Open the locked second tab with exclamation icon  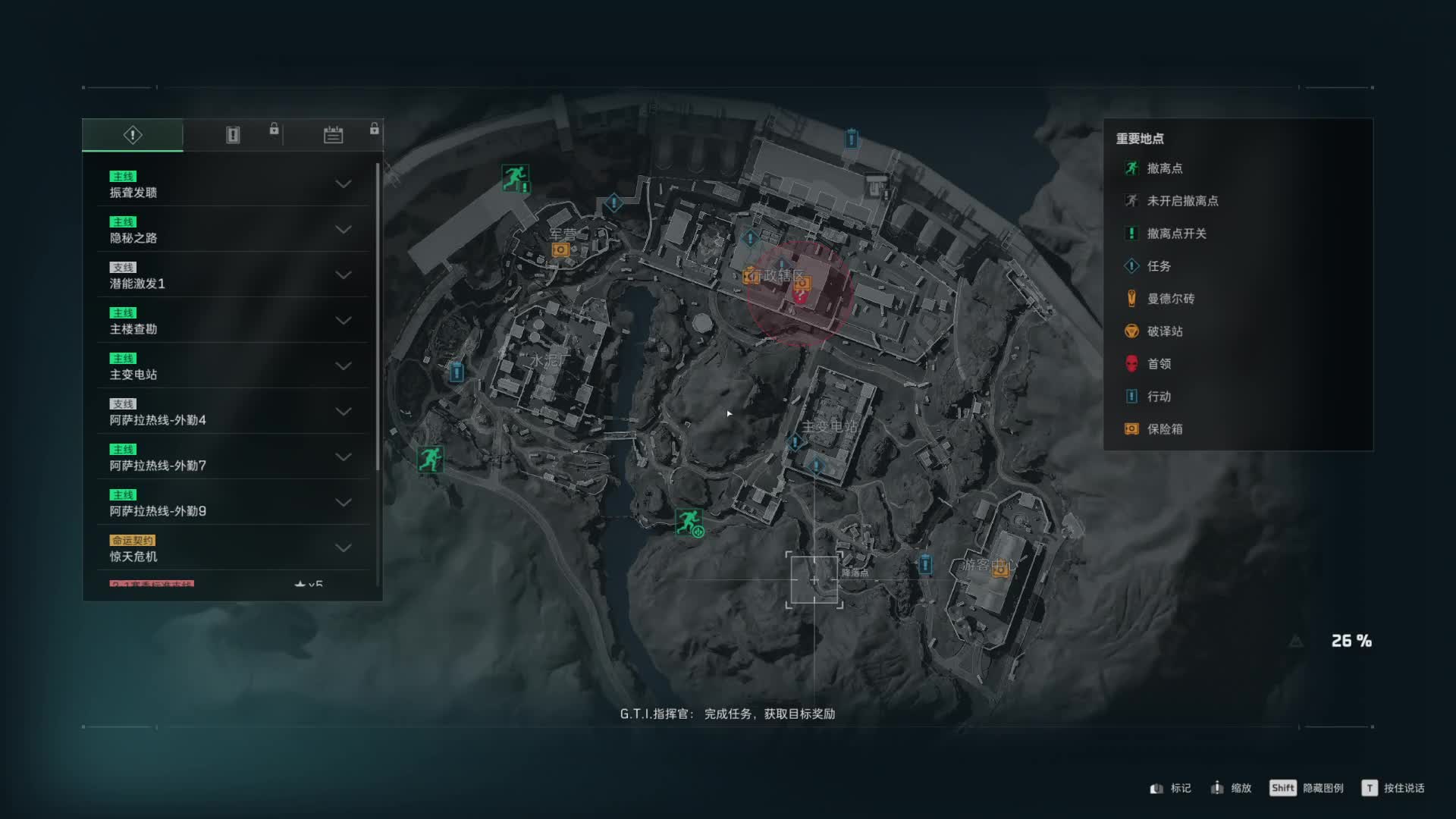[x=233, y=135]
